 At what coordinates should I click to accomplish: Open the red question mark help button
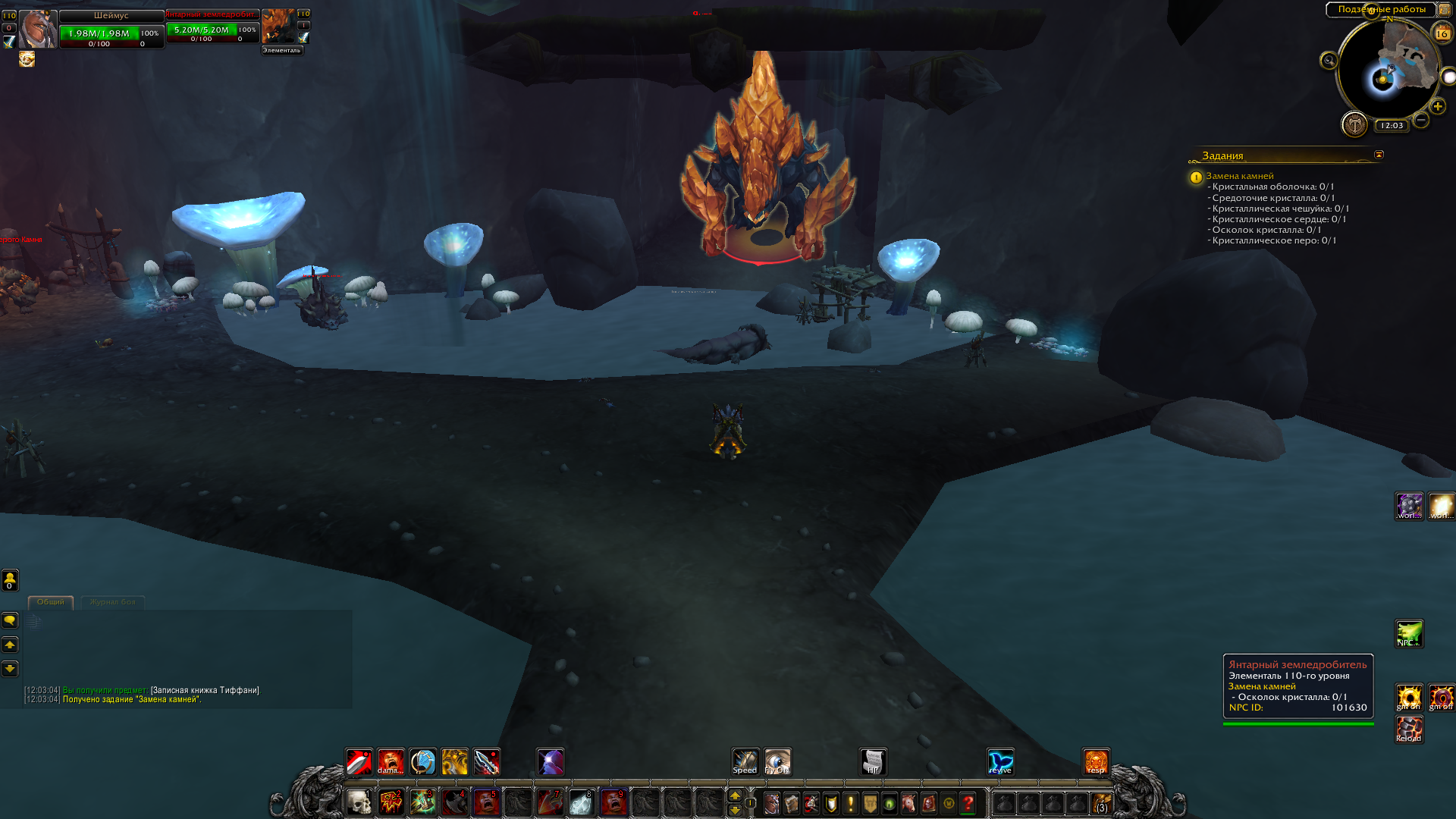[968, 803]
